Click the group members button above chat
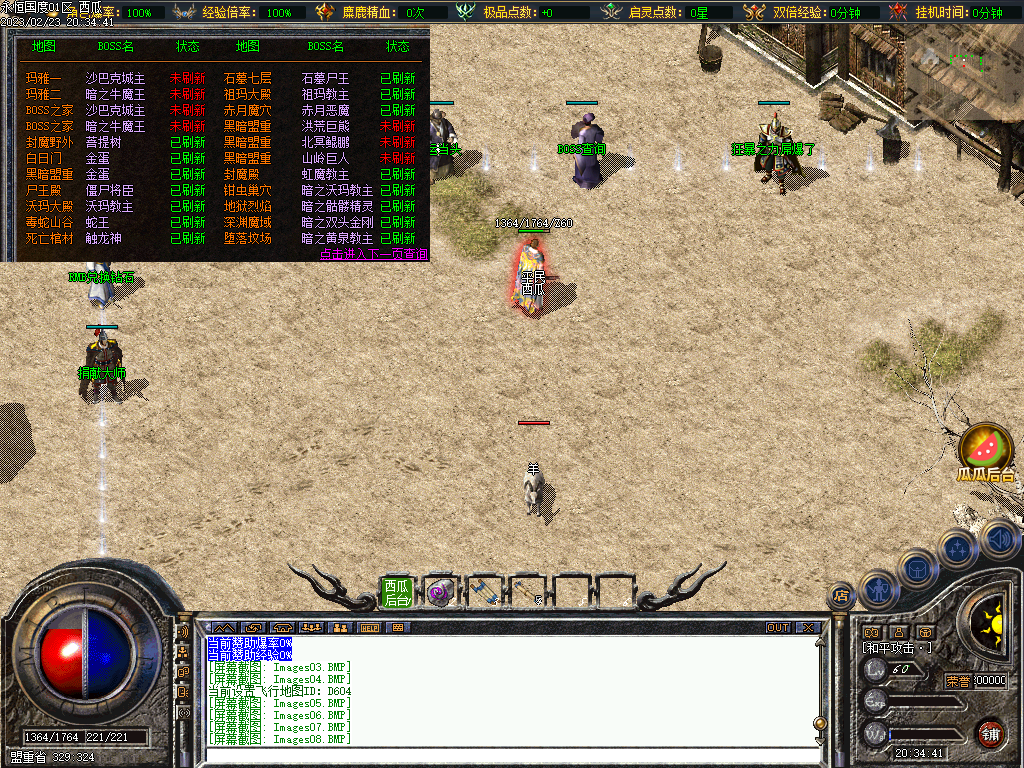 339,628
